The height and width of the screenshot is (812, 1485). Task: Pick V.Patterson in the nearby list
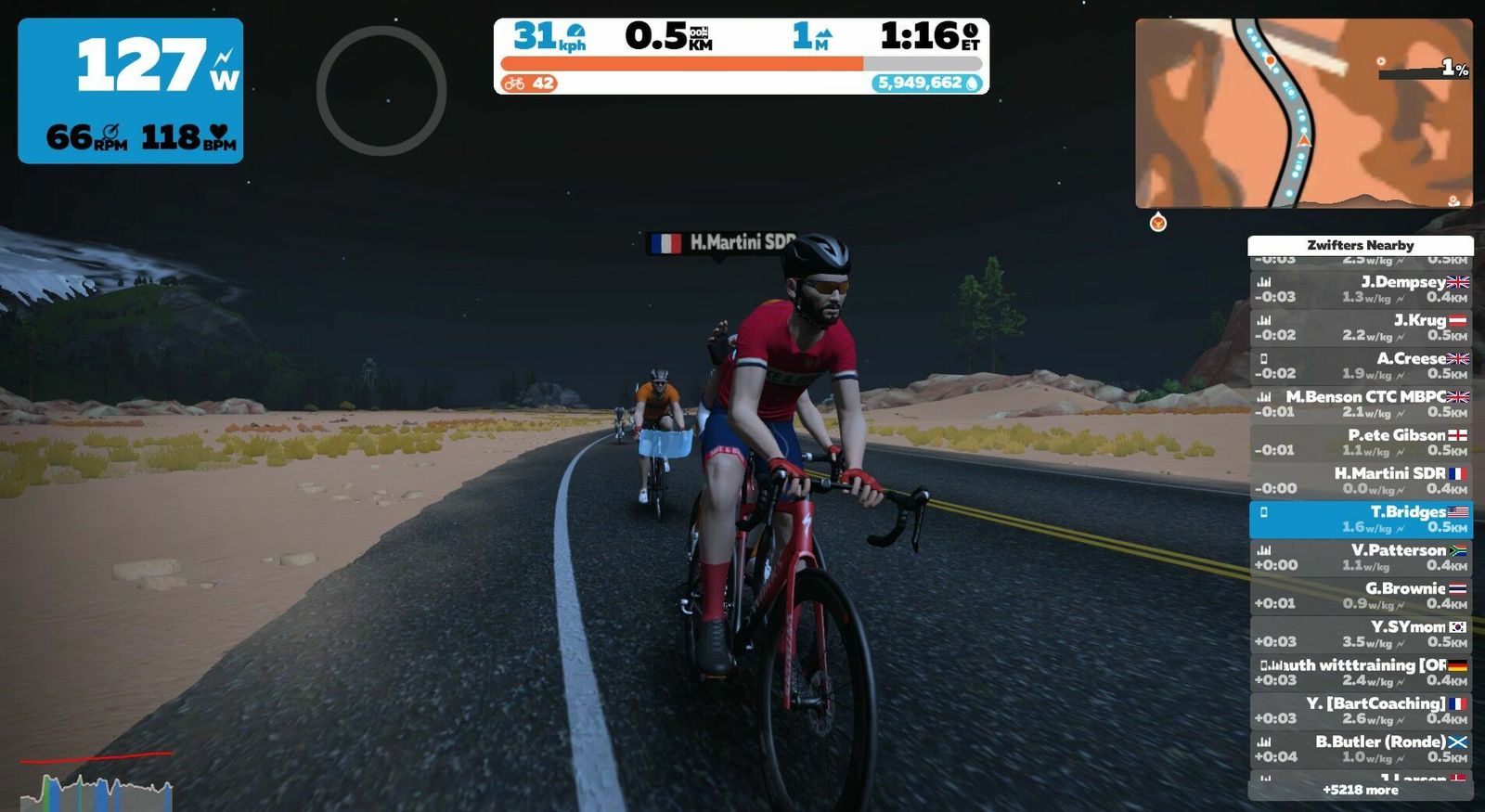[1361, 557]
